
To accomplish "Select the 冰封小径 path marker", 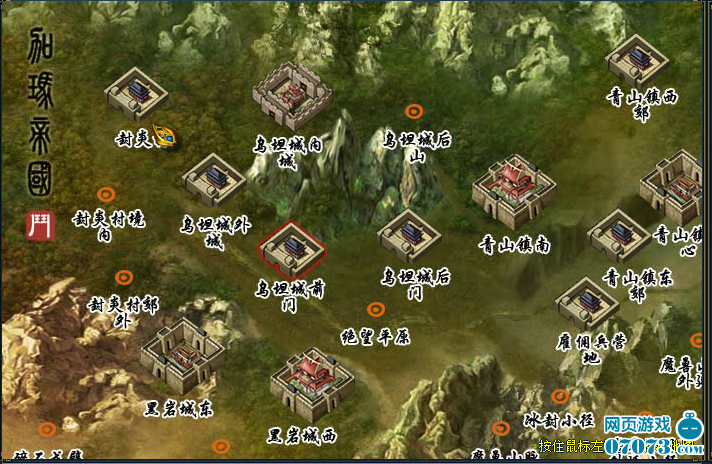I will [x=560, y=396].
